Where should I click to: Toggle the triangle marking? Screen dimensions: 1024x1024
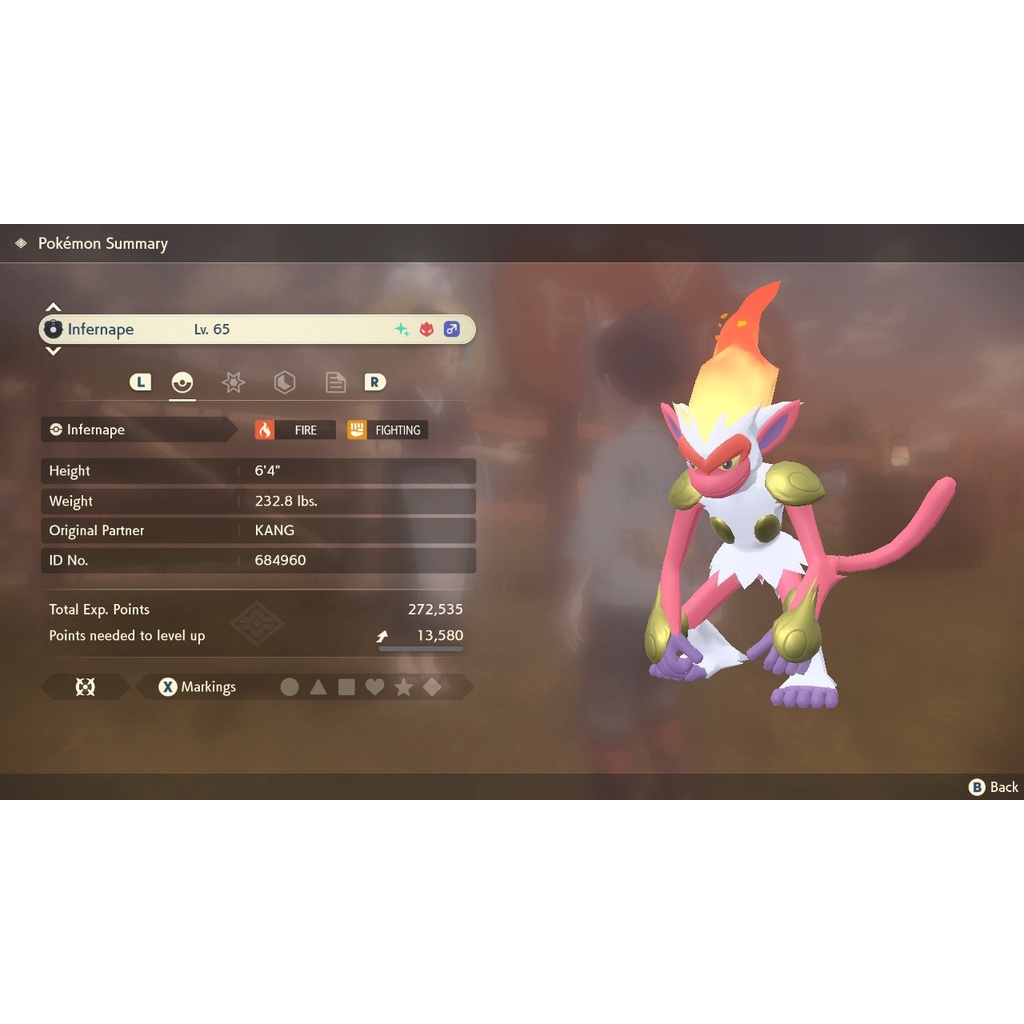point(318,687)
